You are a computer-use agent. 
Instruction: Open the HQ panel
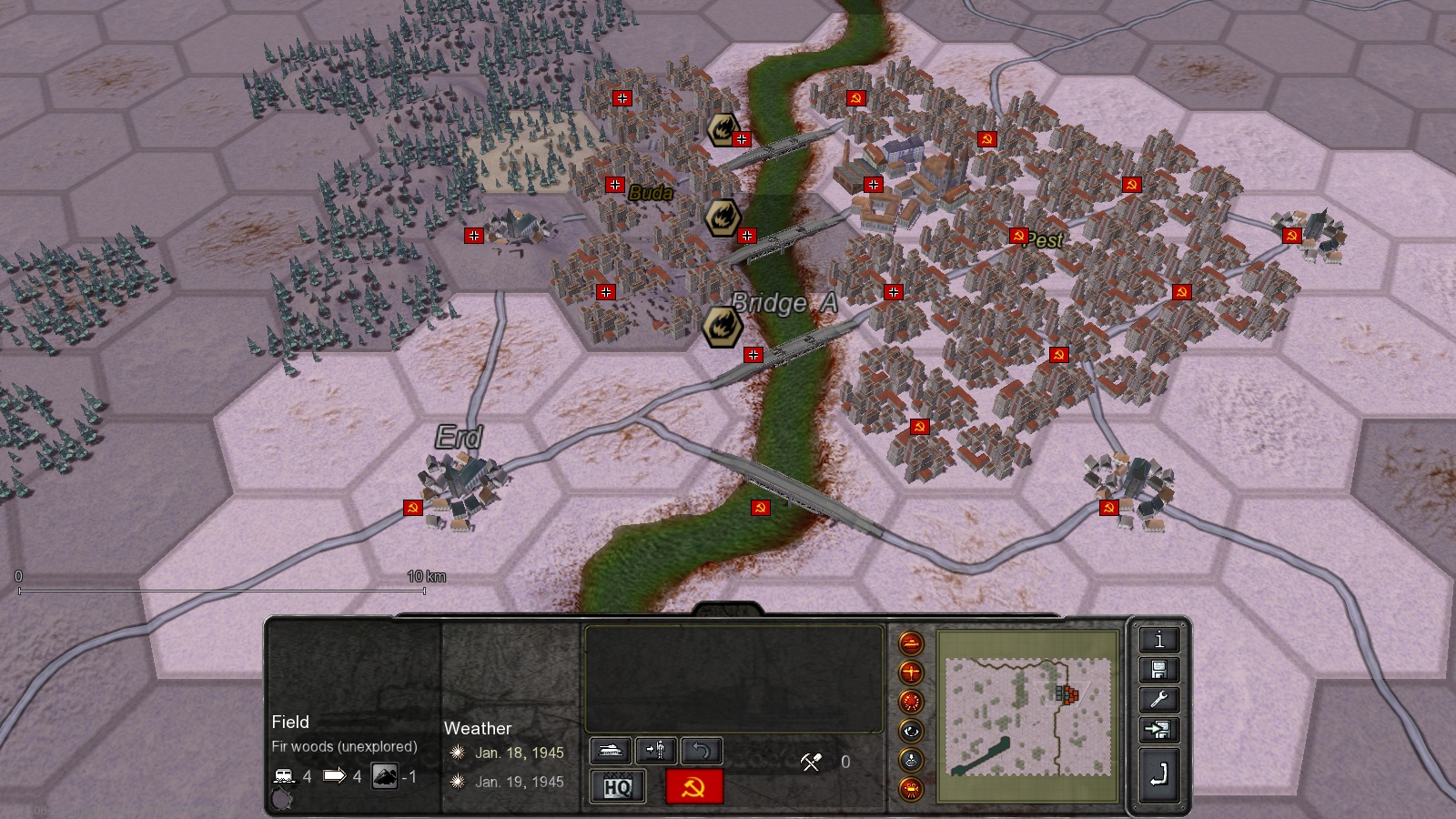pos(618,786)
